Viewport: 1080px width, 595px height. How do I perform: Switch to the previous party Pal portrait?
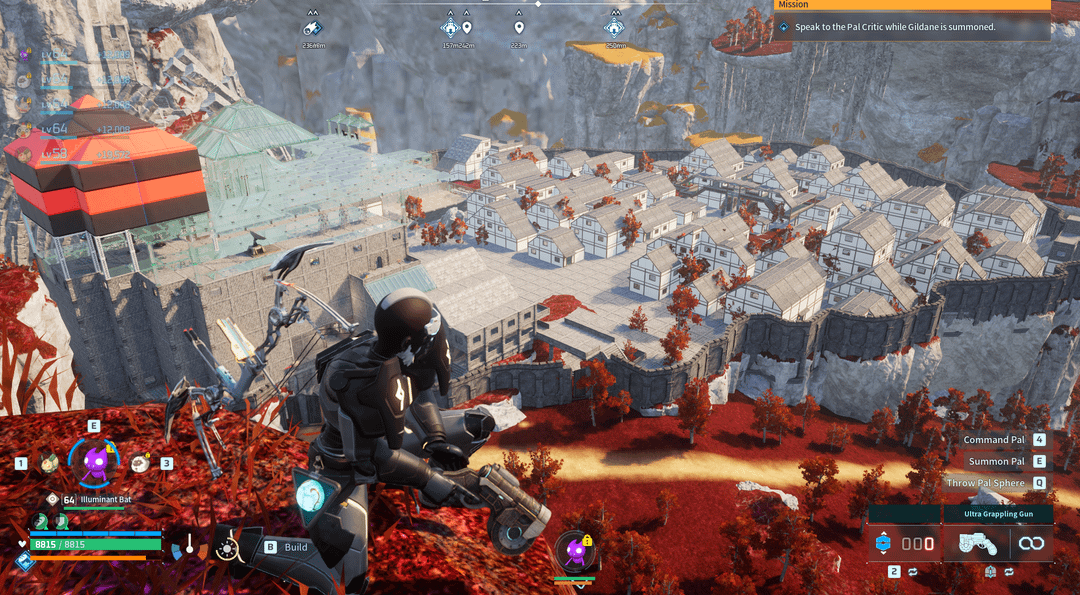point(47,462)
